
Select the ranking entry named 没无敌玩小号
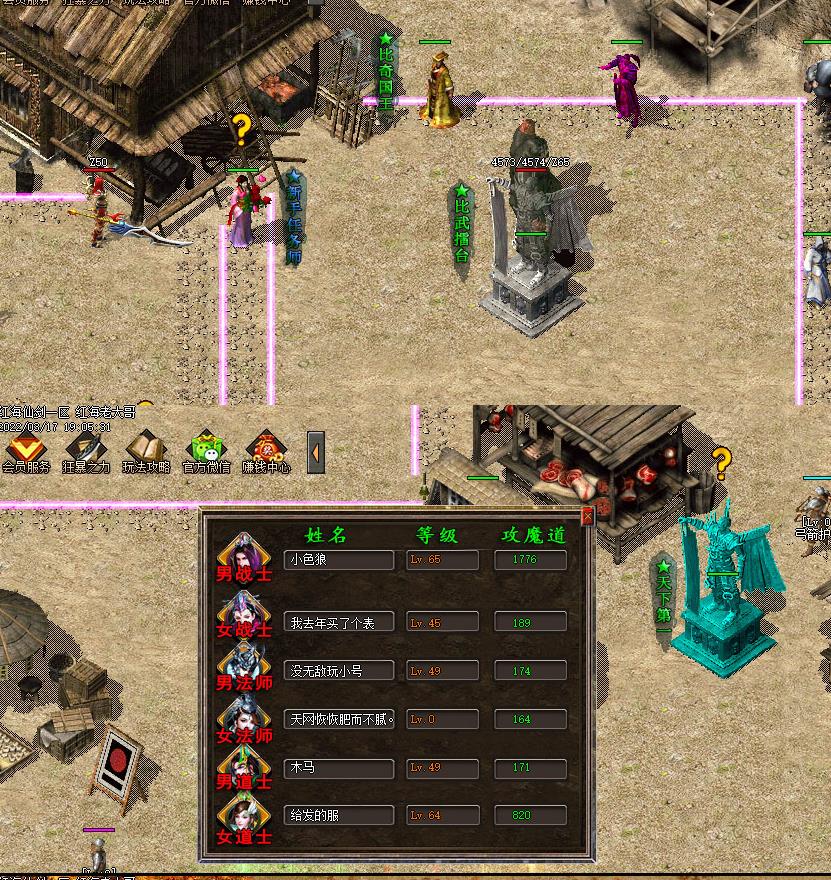[338, 670]
